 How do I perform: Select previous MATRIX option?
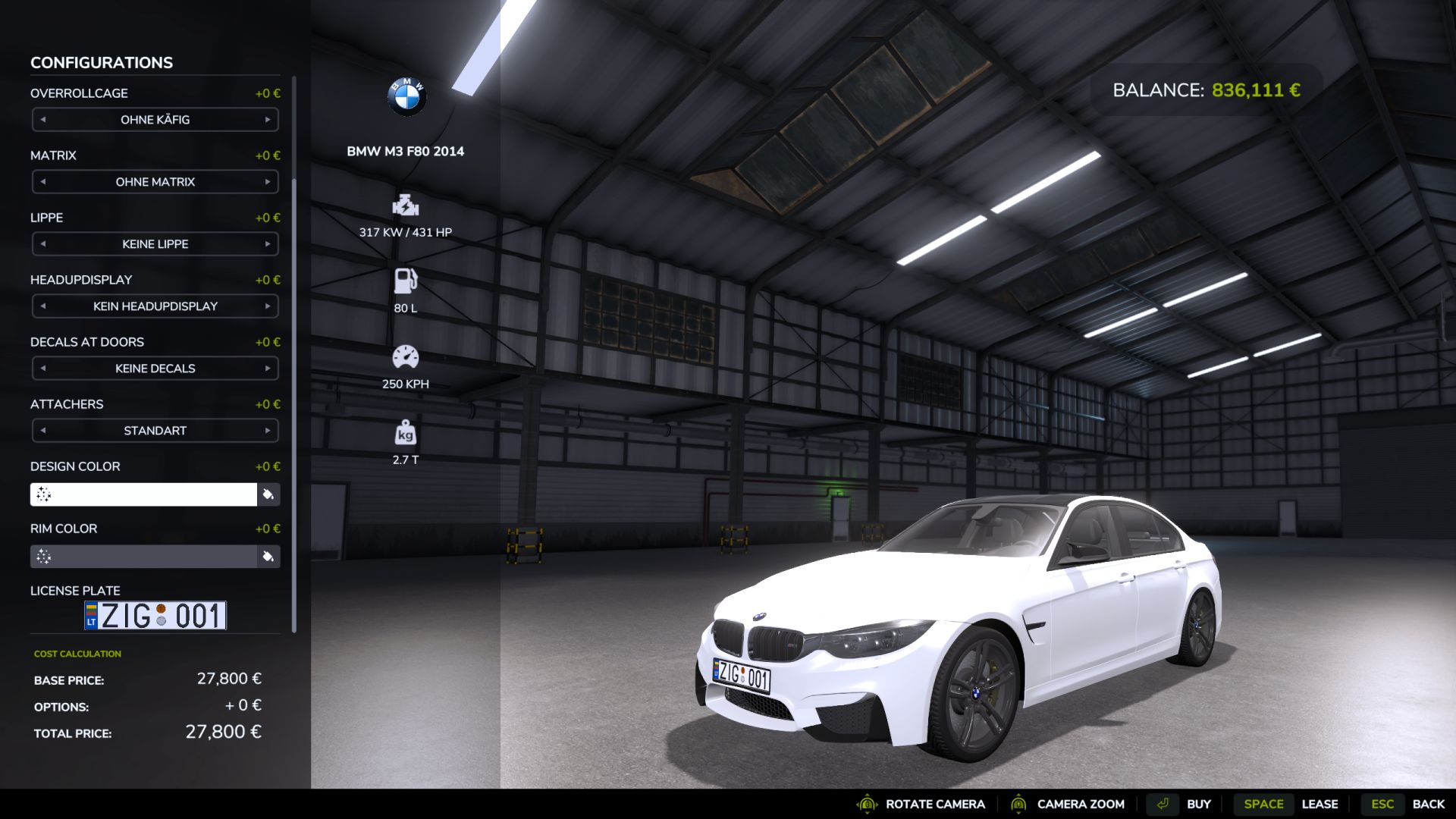tap(43, 181)
